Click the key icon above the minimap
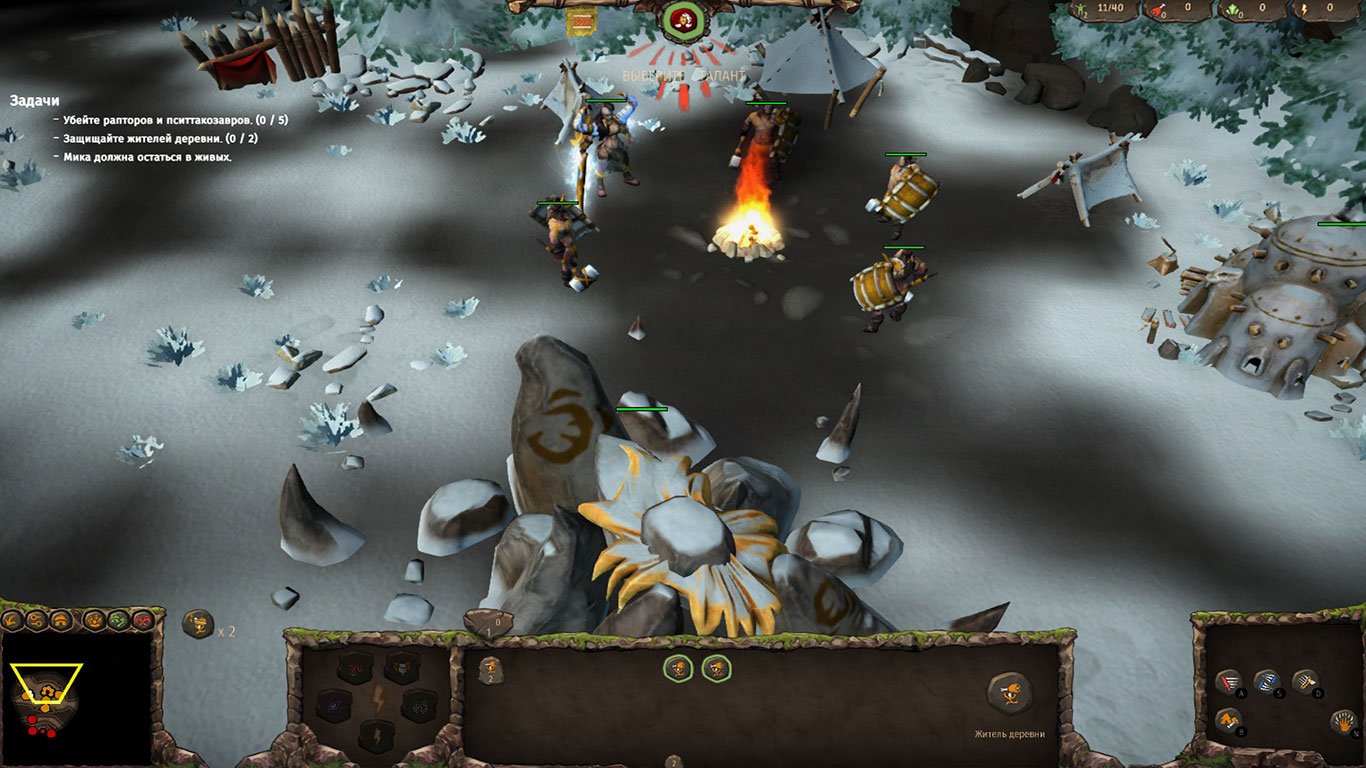The image size is (1366, 768). pyautogui.click(x=36, y=620)
